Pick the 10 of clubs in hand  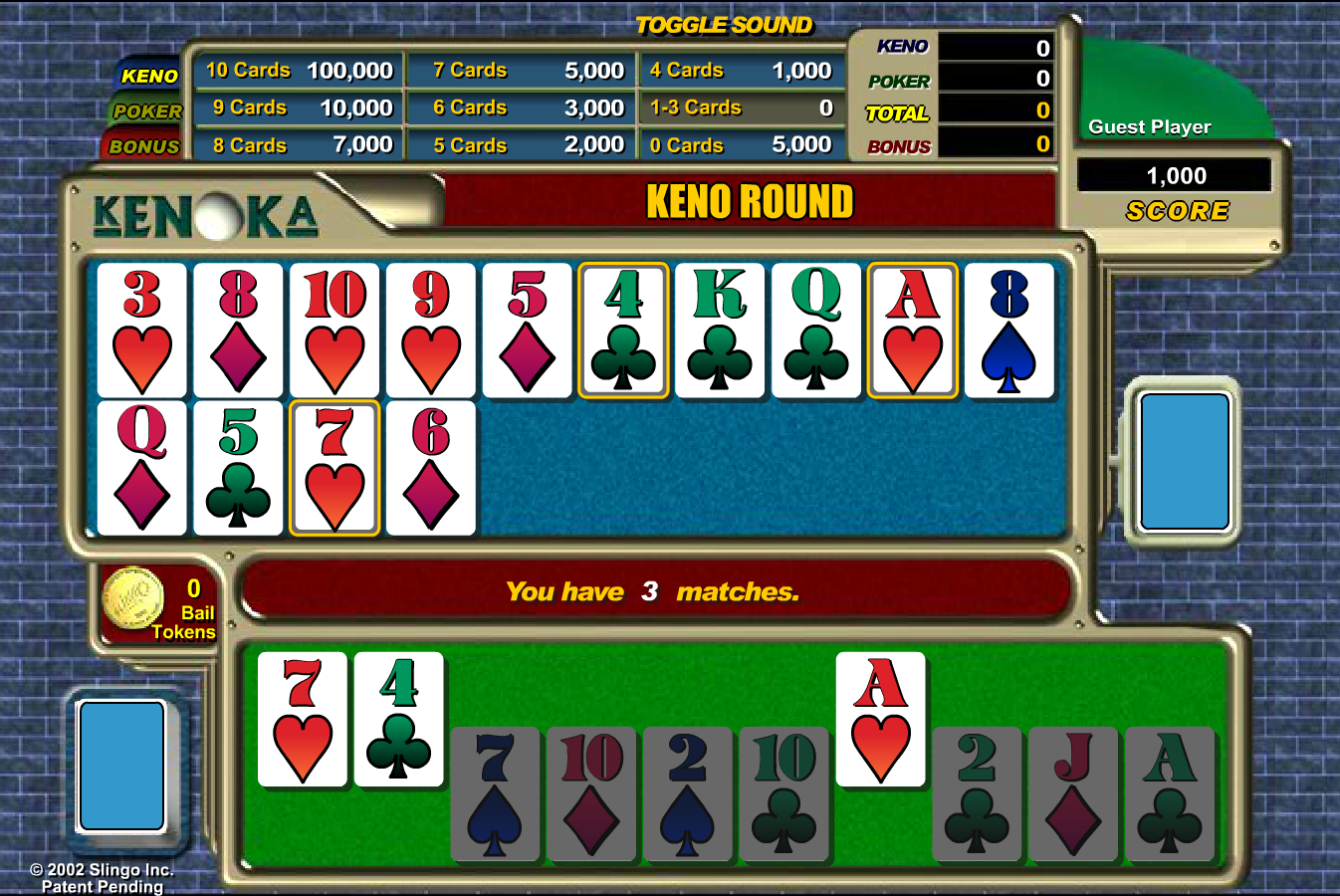tap(784, 793)
